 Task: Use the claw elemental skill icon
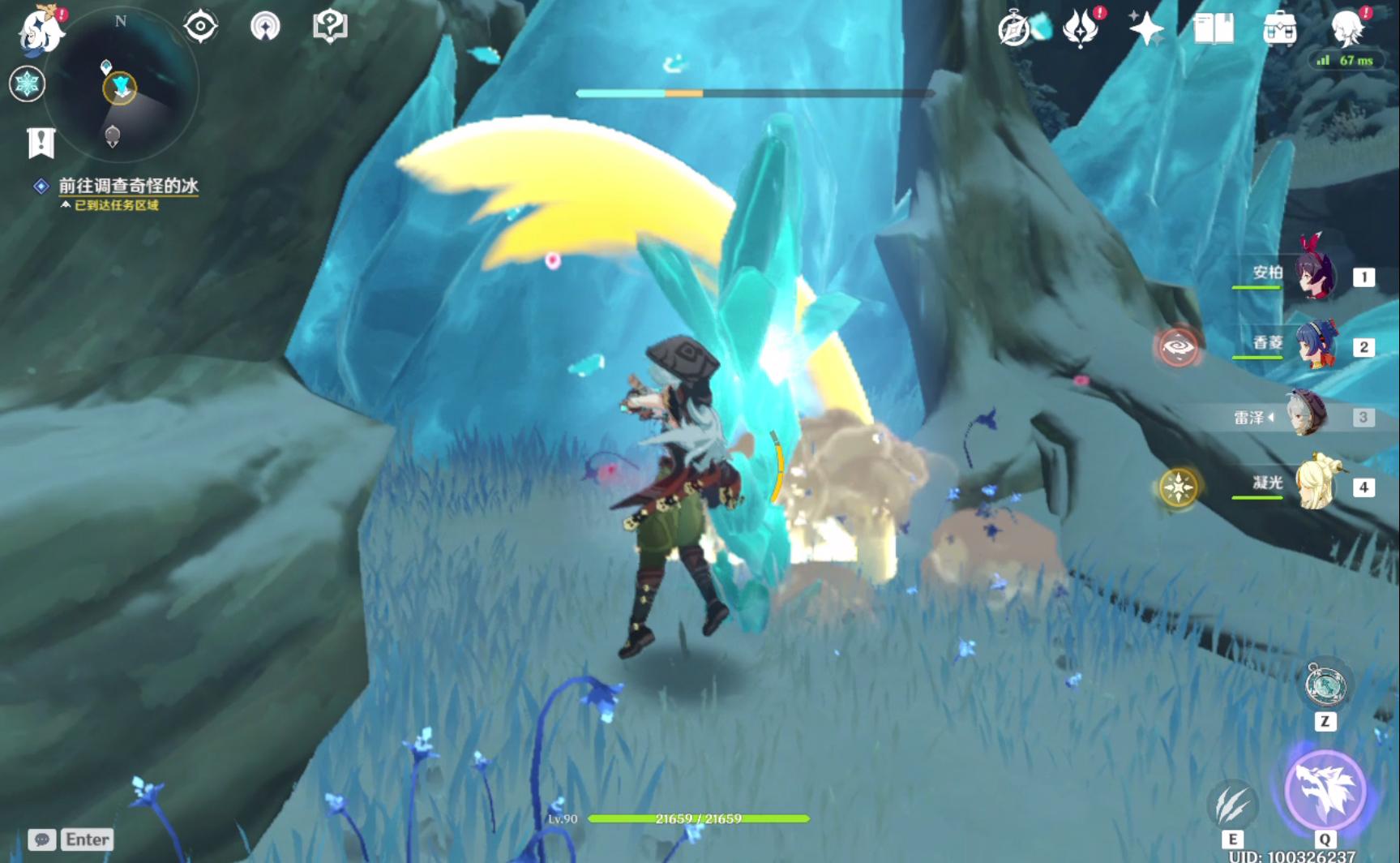[x=1232, y=805]
